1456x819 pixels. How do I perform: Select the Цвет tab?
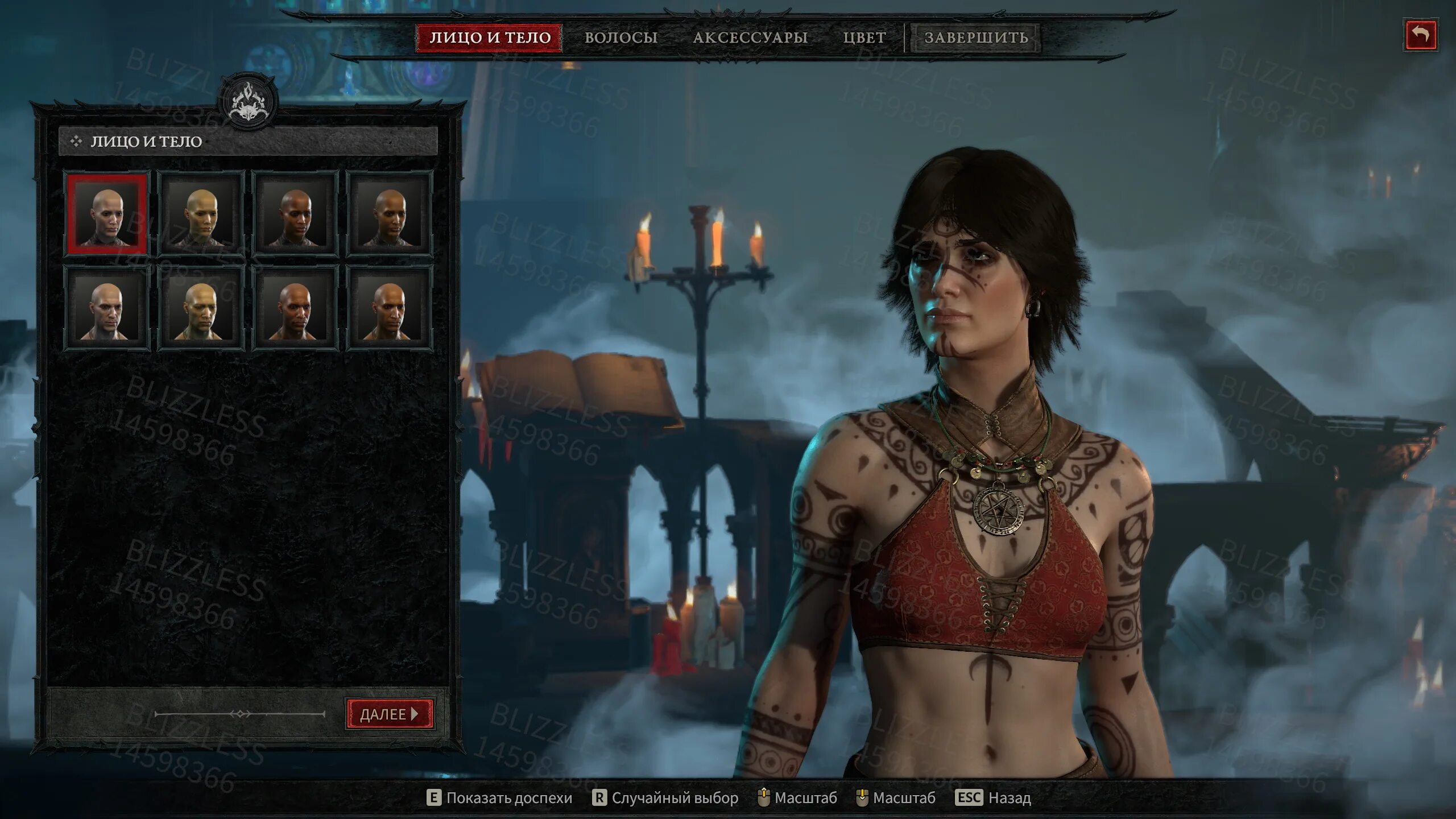coord(864,38)
